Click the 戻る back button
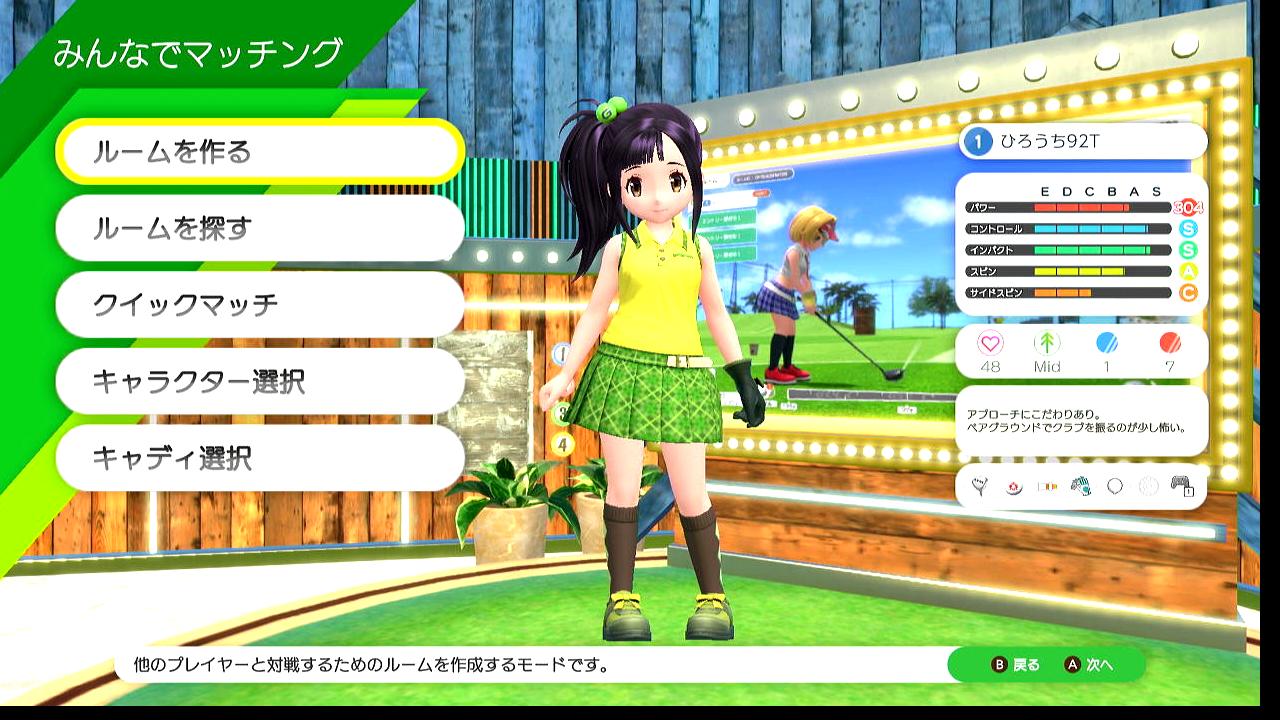The width and height of the screenshot is (1280, 720). [x=1016, y=665]
